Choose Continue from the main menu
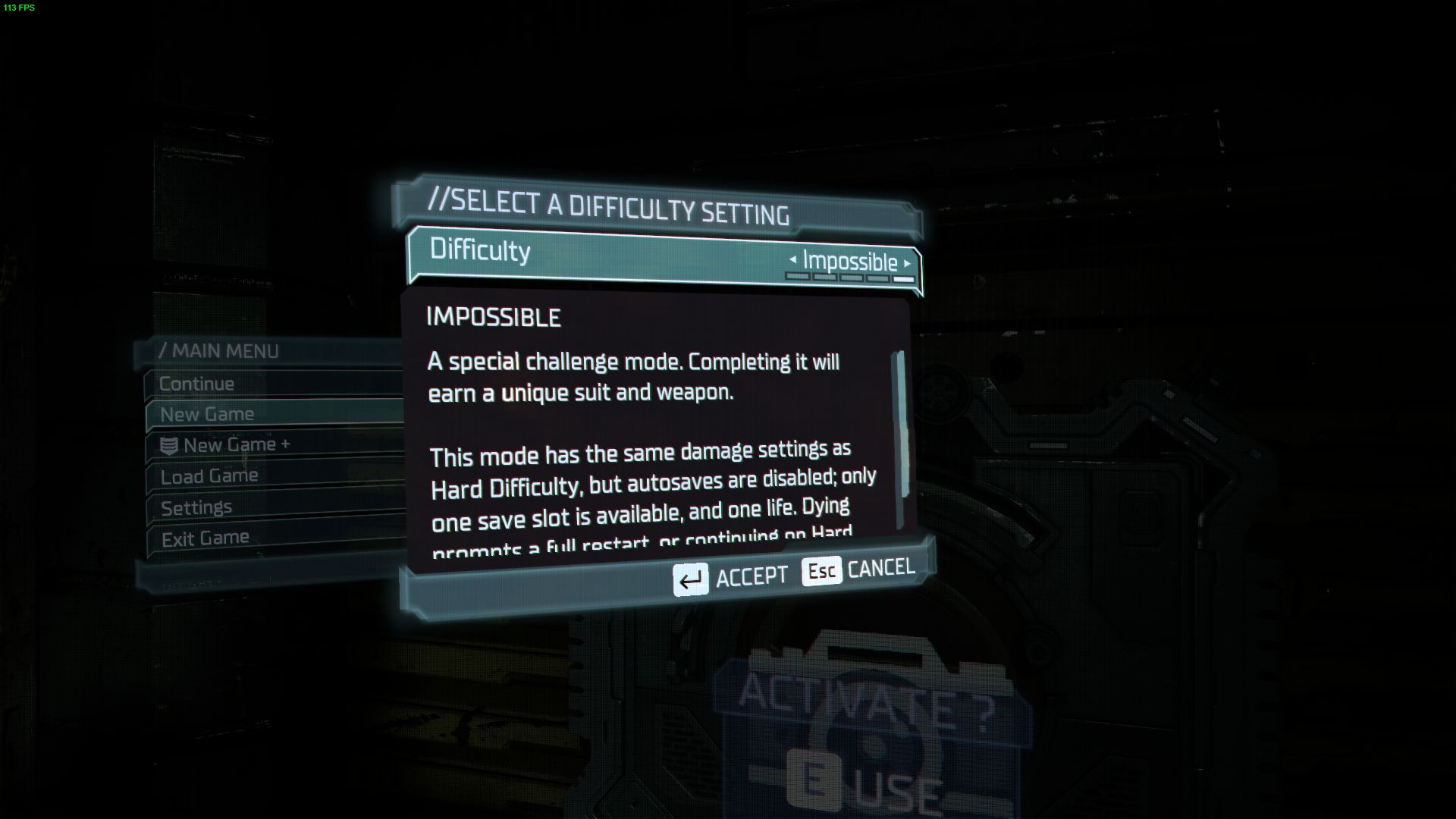The width and height of the screenshot is (1456, 819). click(197, 384)
